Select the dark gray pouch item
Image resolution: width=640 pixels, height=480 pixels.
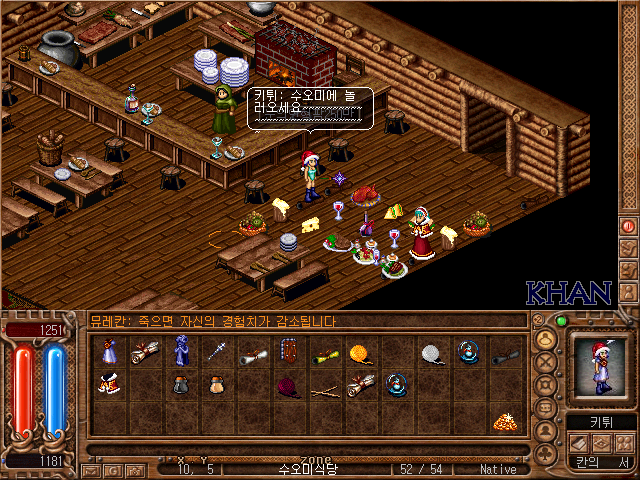(x=181, y=385)
